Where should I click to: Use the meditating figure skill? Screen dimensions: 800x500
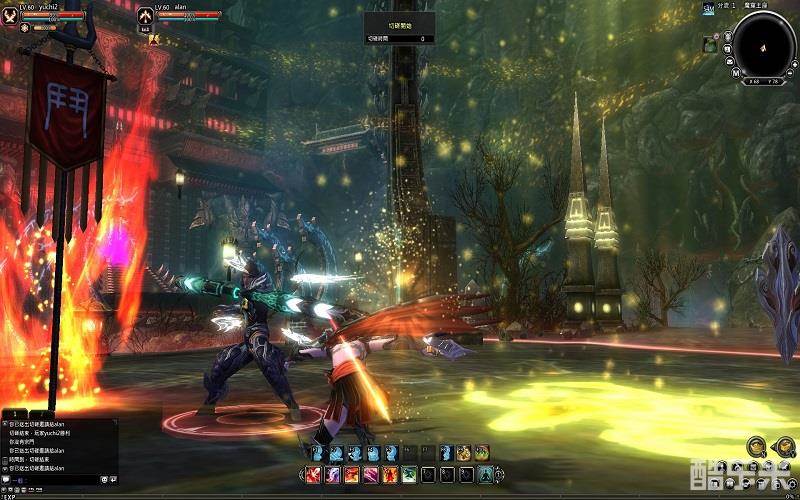pos(486,474)
